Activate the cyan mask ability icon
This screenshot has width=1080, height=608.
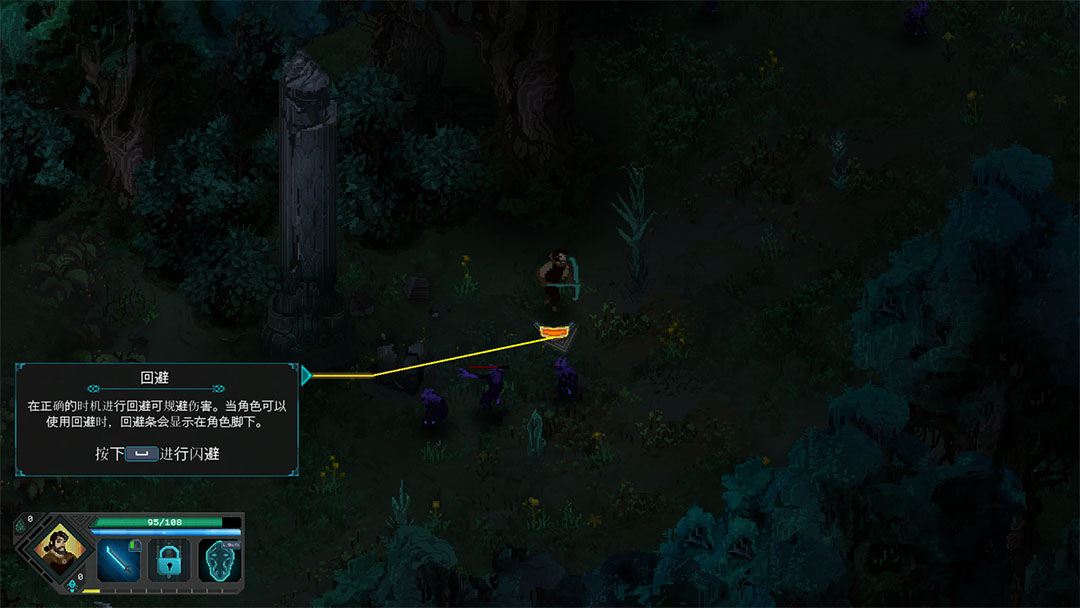pos(219,560)
